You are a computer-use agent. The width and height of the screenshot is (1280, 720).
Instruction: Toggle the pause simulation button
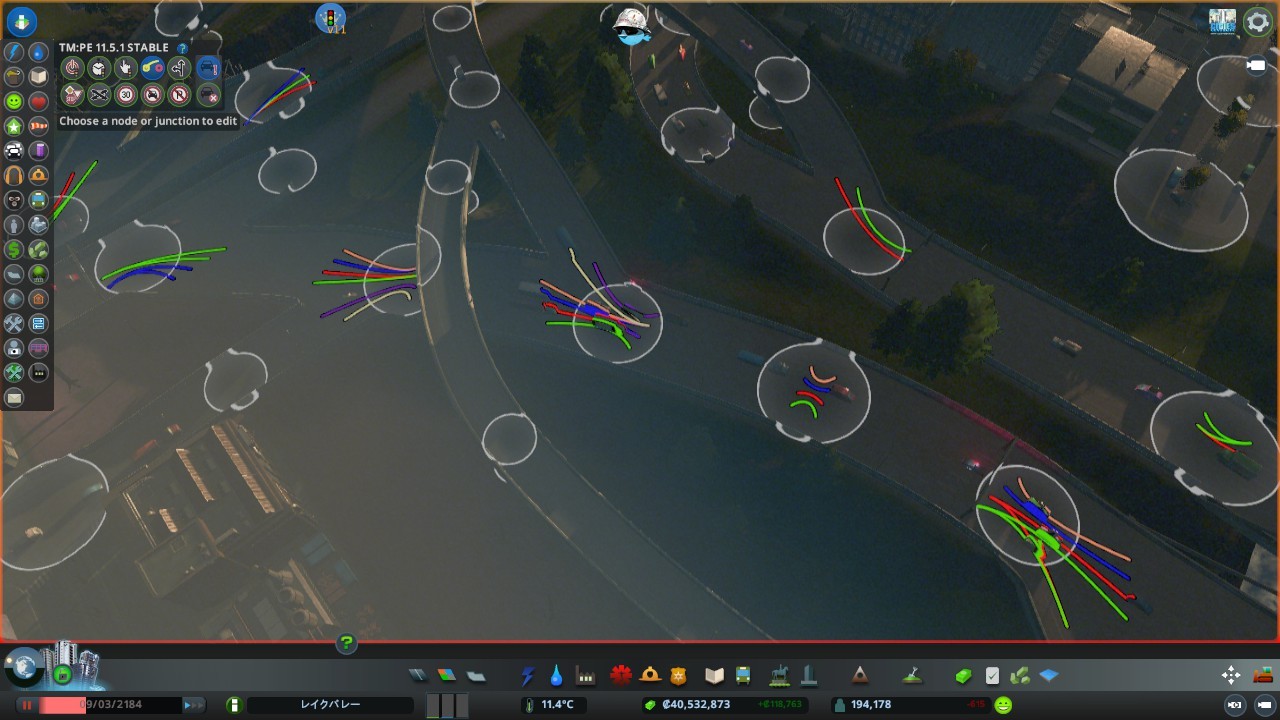coord(27,705)
